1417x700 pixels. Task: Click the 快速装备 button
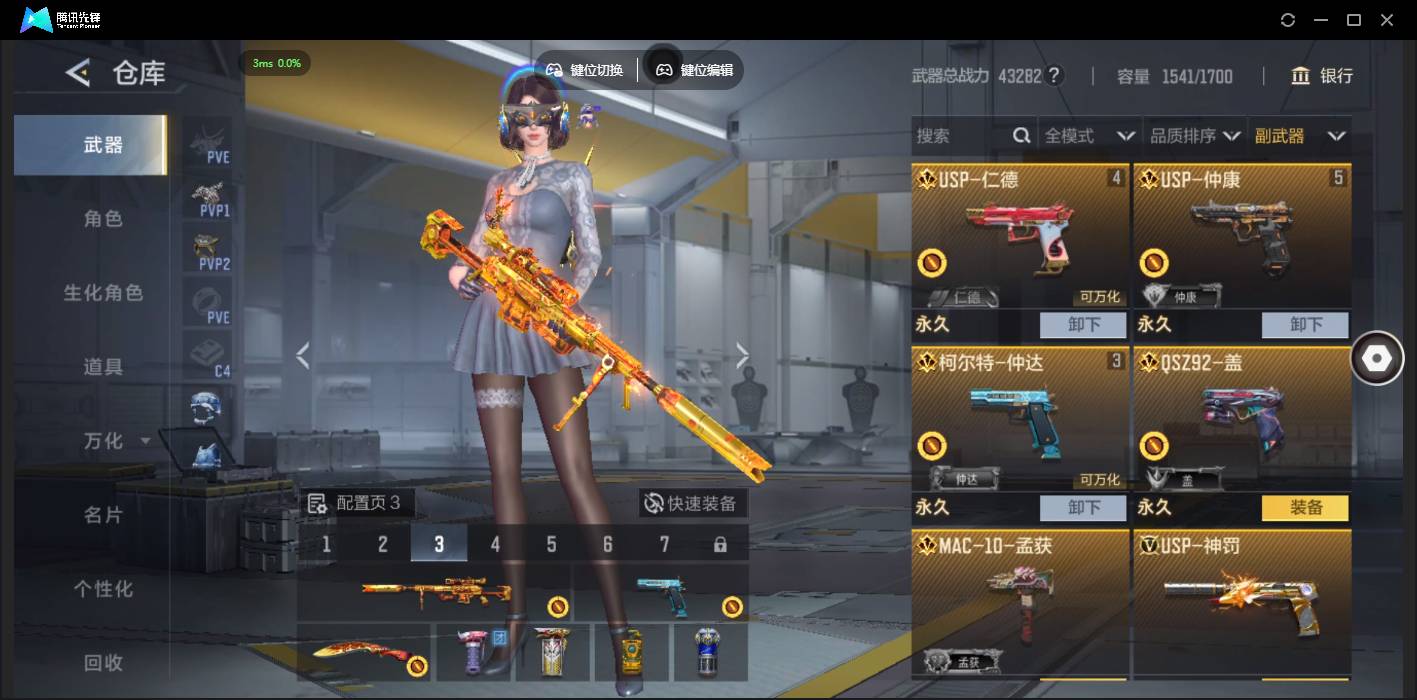click(691, 503)
